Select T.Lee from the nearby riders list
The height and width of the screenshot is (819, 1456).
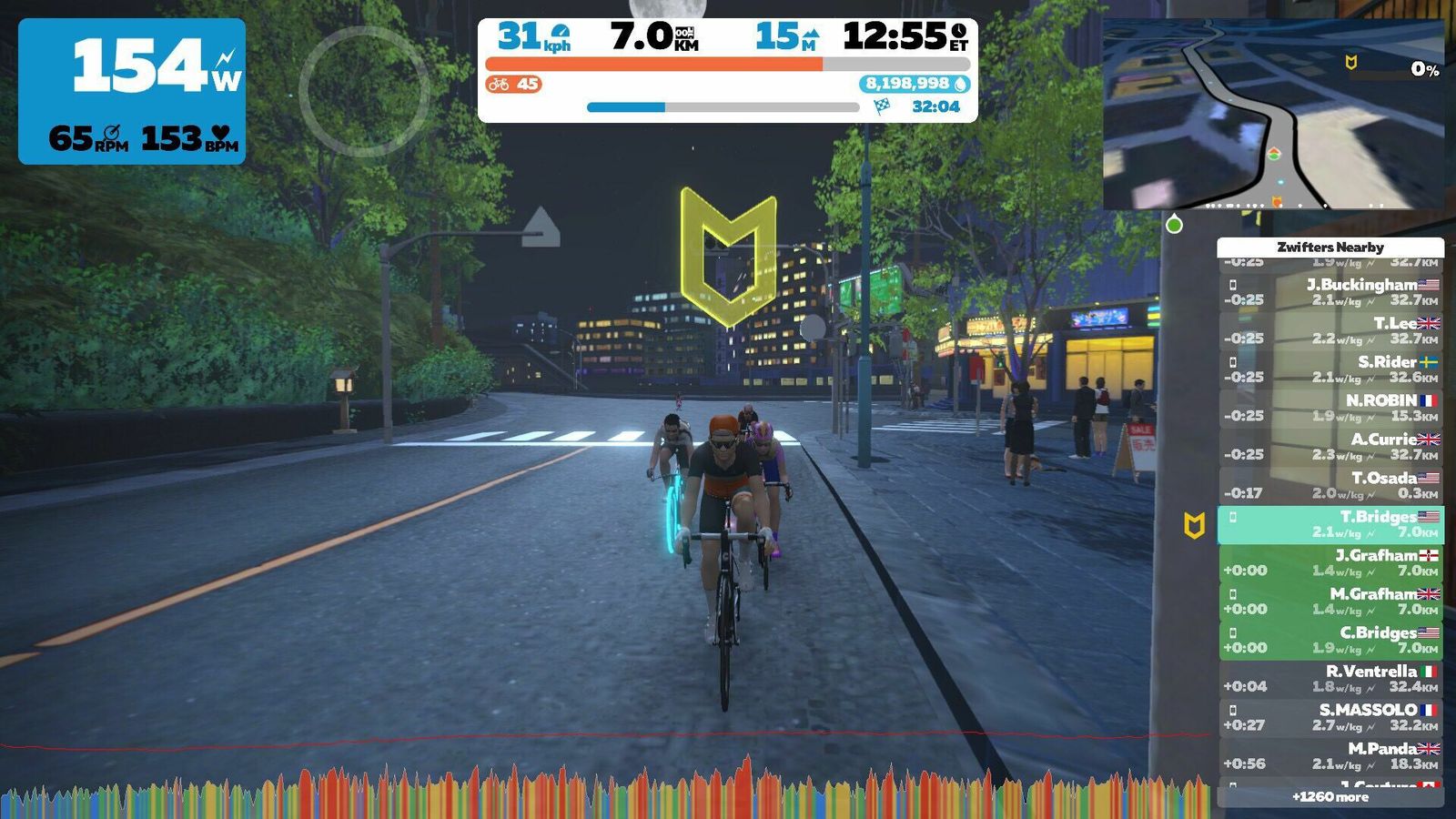(x=1330, y=331)
